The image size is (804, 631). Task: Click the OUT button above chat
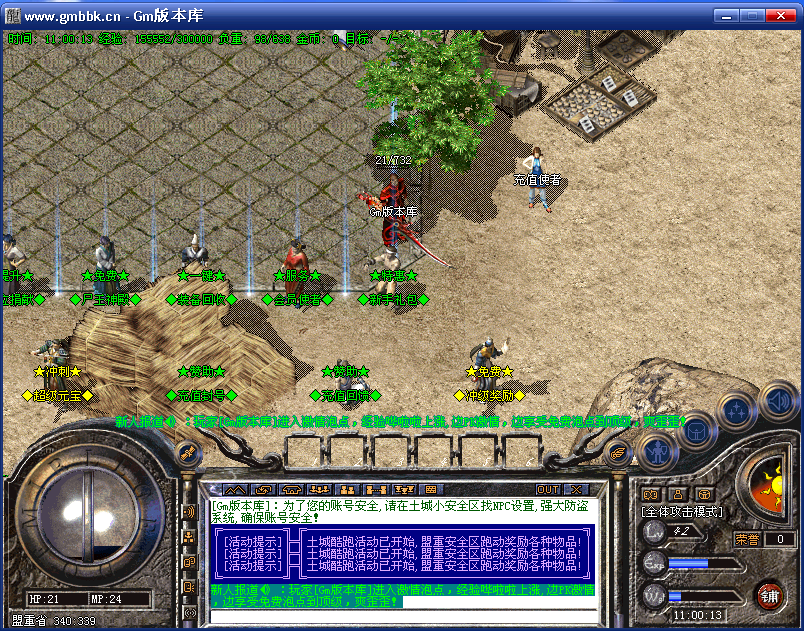548,489
